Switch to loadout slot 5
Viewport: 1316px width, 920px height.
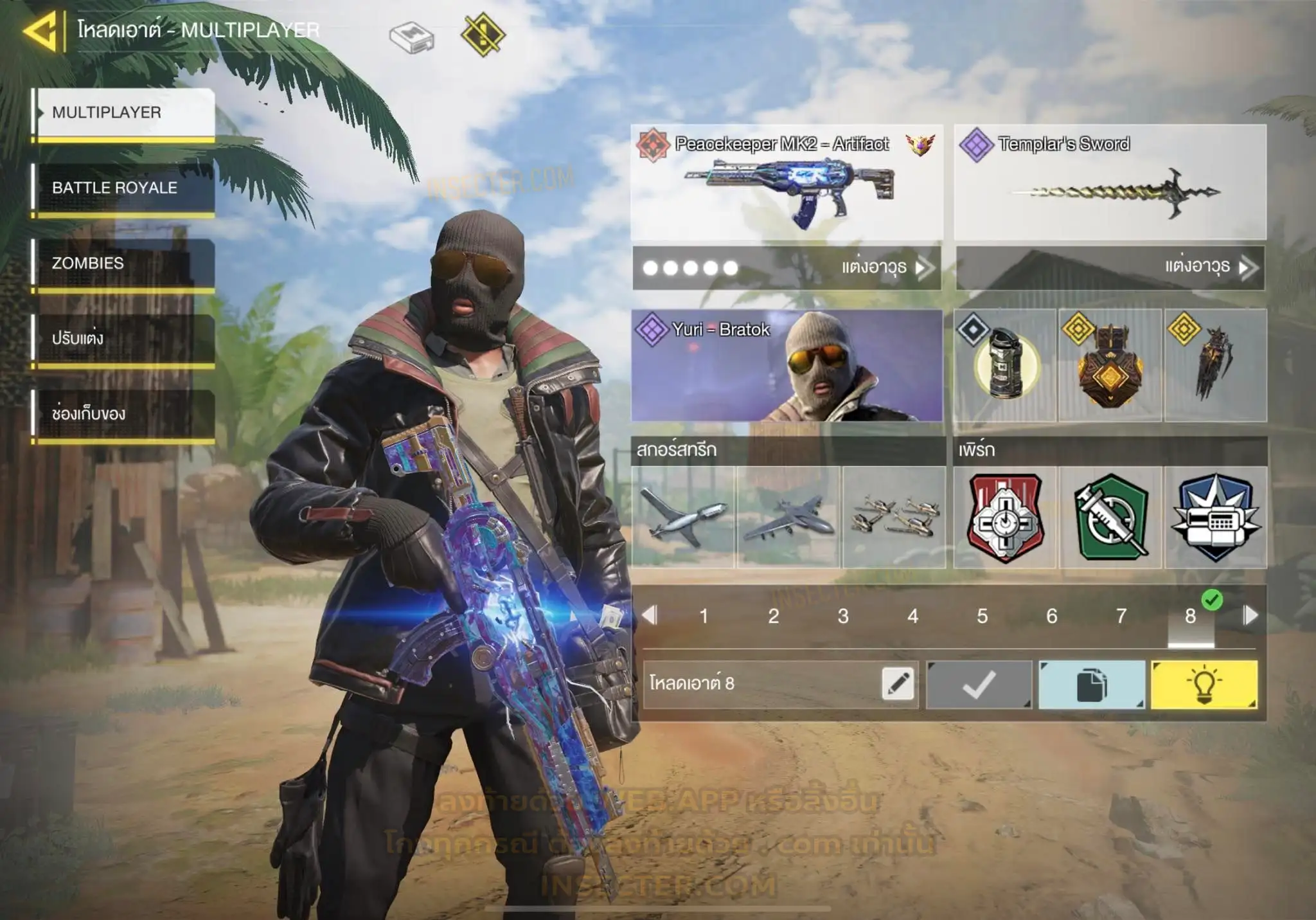(x=982, y=616)
